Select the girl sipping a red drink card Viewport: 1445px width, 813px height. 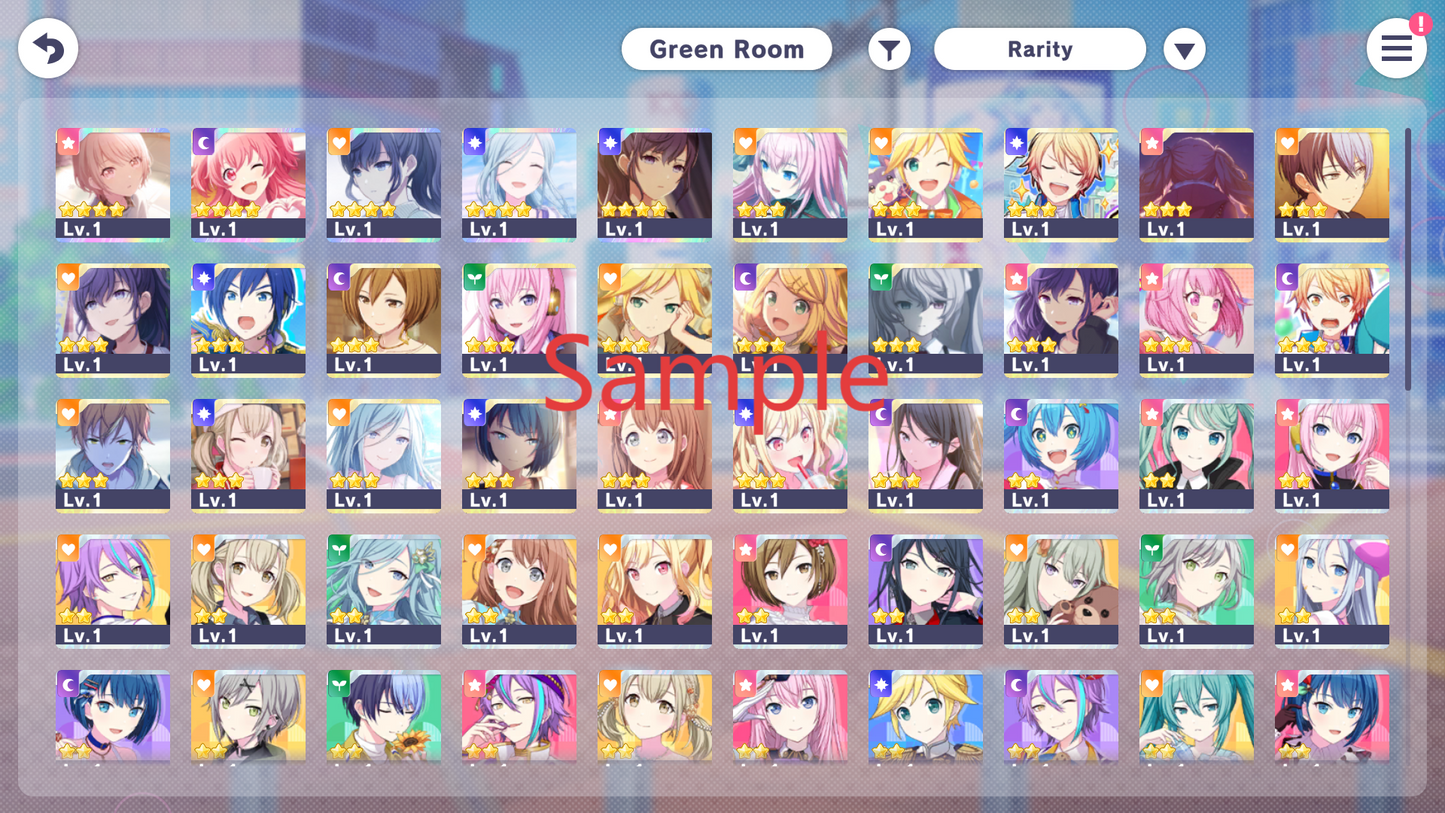point(790,455)
